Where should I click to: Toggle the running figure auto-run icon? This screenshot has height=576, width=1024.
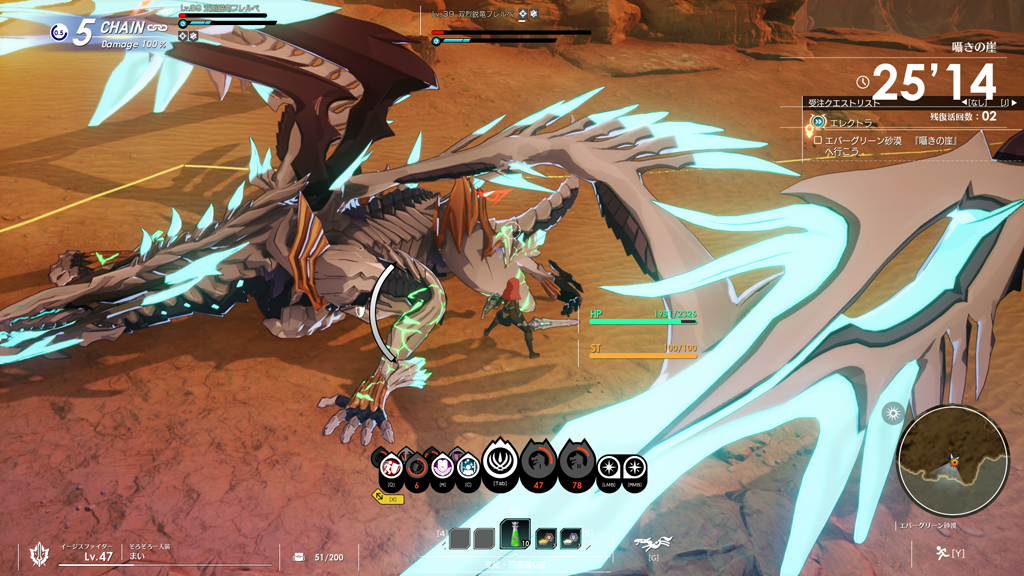942,551
